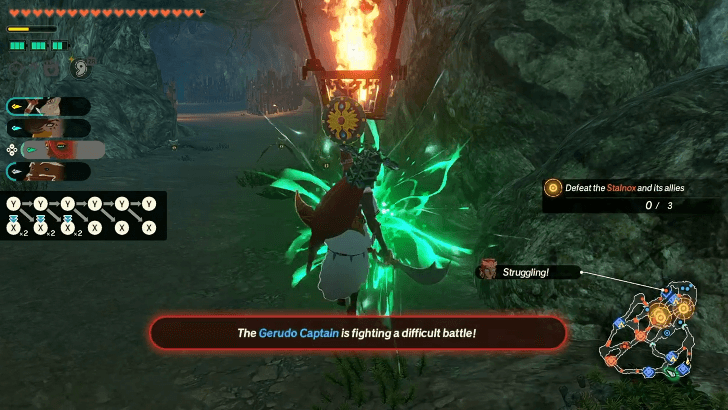Select the highlighted red-faced character portrait
This screenshot has width=728, height=410.
coord(61,149)
